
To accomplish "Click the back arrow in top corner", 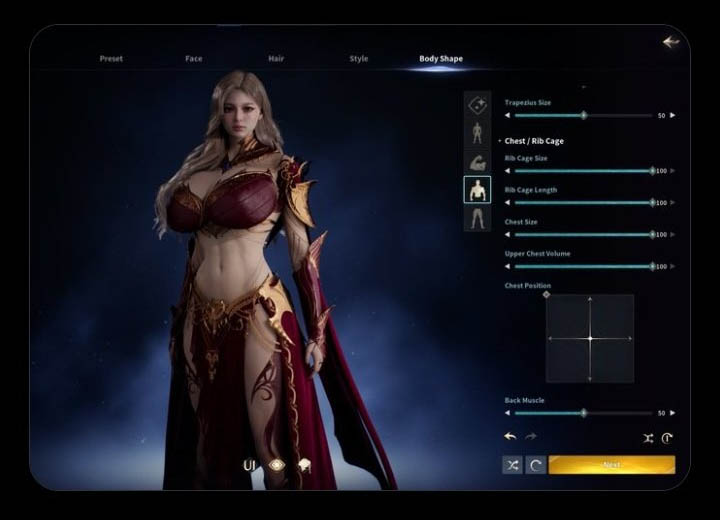I will tap(670, 42).
